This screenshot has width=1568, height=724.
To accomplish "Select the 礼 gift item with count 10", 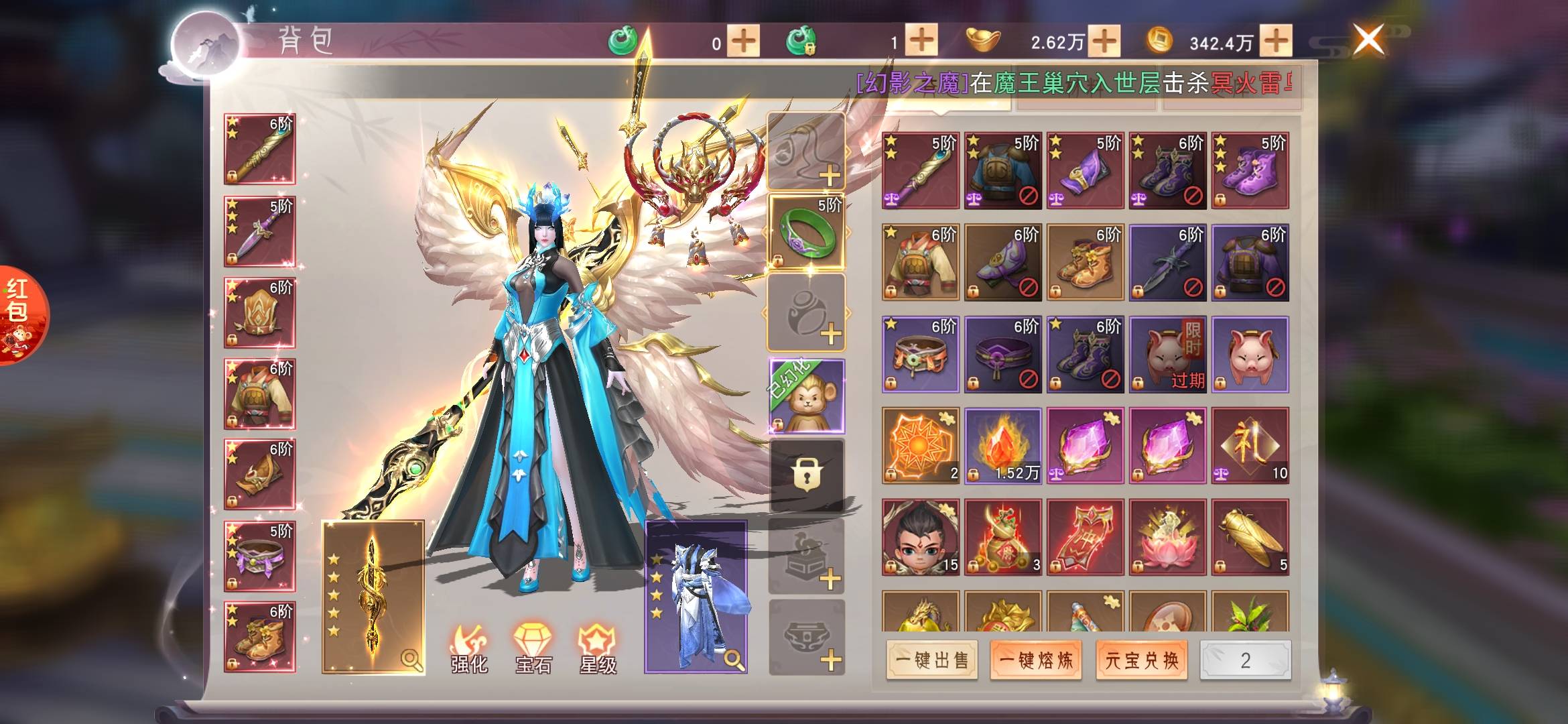I will click(x=1250, y=445).
